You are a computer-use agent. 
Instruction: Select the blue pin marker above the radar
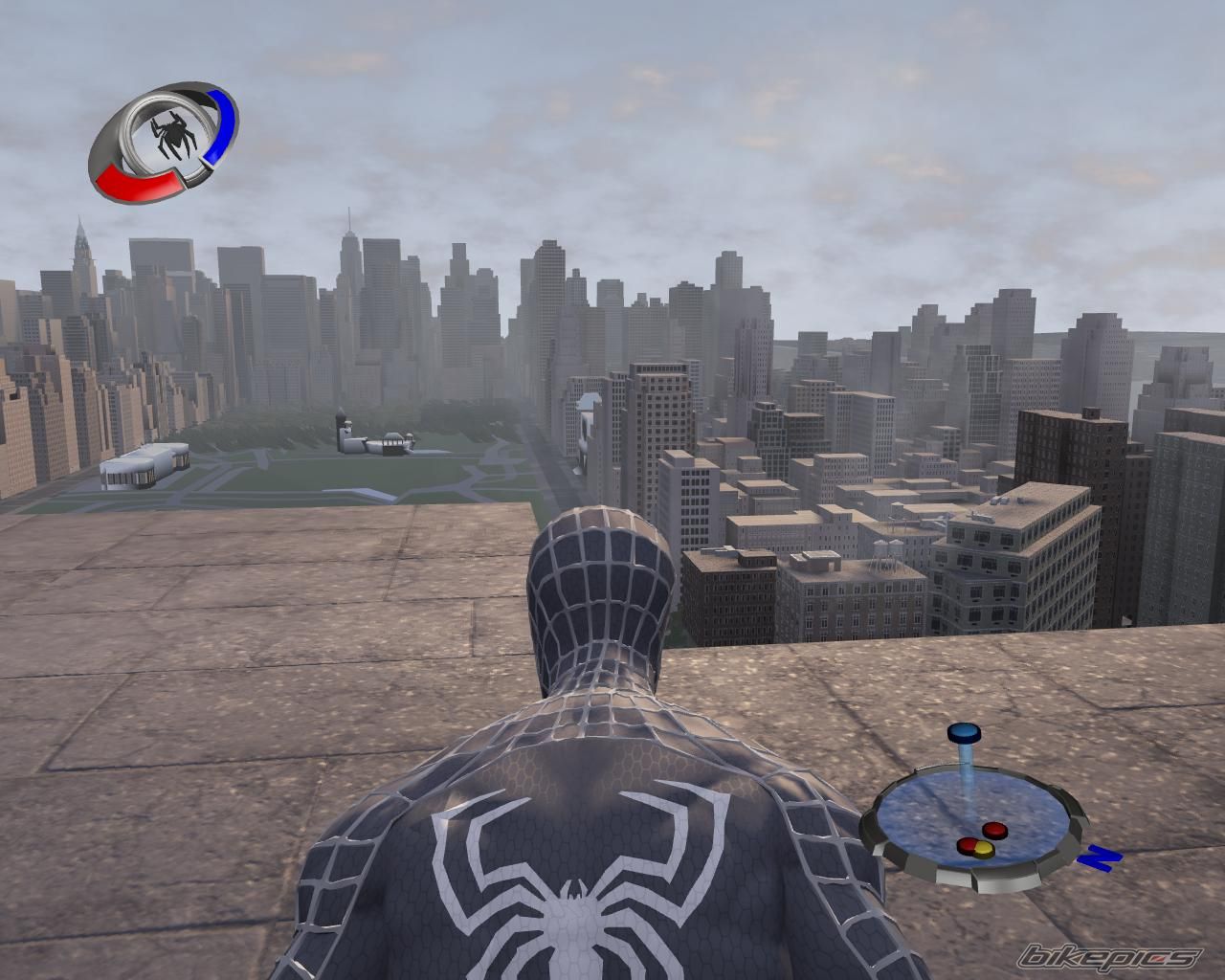click(x=965, y=734)
